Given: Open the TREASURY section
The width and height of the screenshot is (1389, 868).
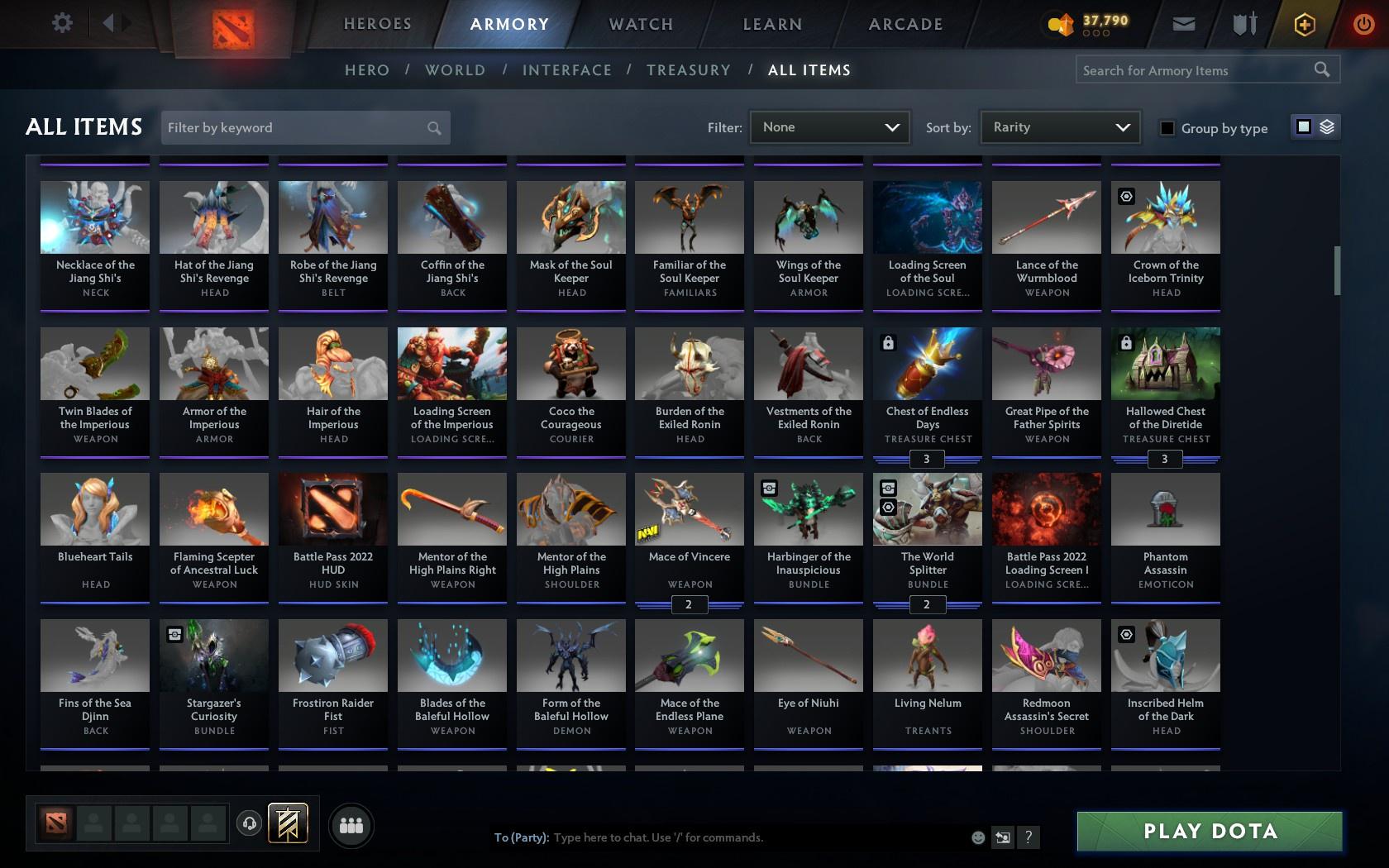Looking at the screenshot, I should click(x=689, y=70).
